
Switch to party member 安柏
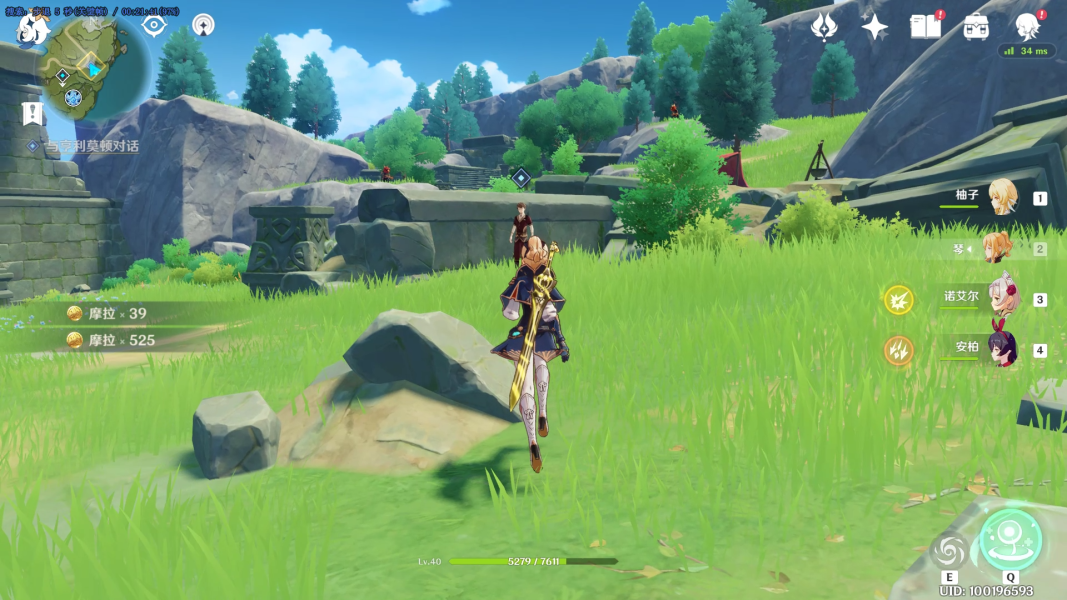1000,349
